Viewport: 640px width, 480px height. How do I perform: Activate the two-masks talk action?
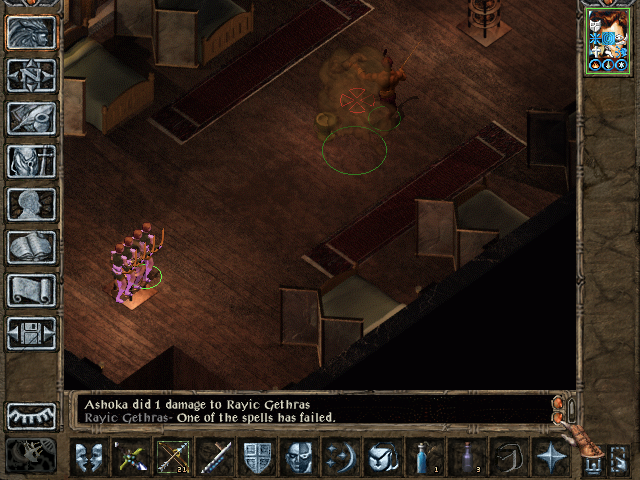[x=90, y=458]
